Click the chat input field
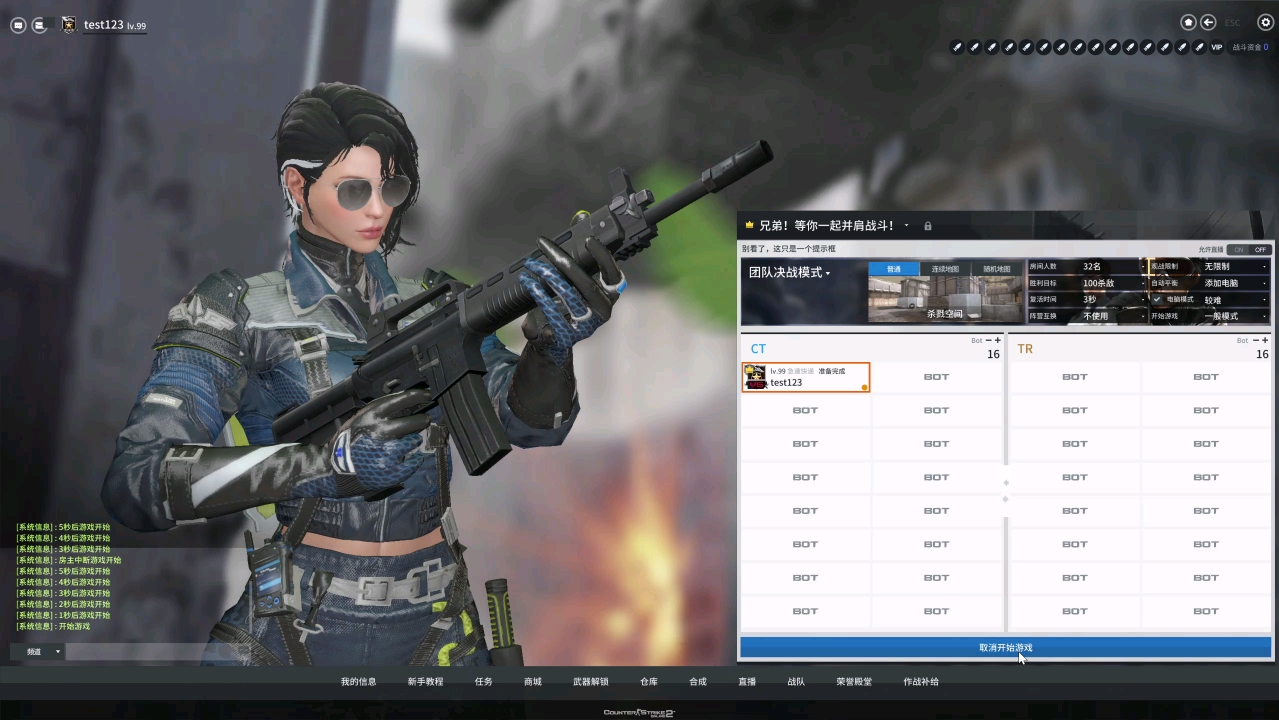Viewport: 1279px width, 720px height. [x=150, y=652]
